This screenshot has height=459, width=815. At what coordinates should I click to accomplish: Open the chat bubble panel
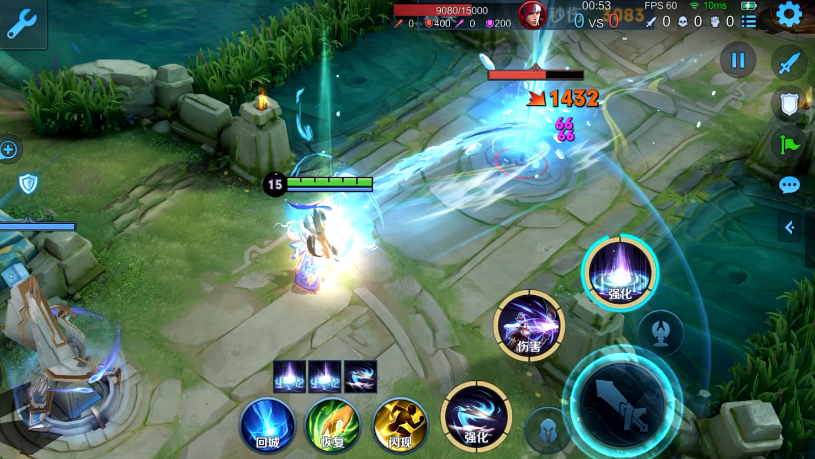pyautogui.click(x=789, y=185)
